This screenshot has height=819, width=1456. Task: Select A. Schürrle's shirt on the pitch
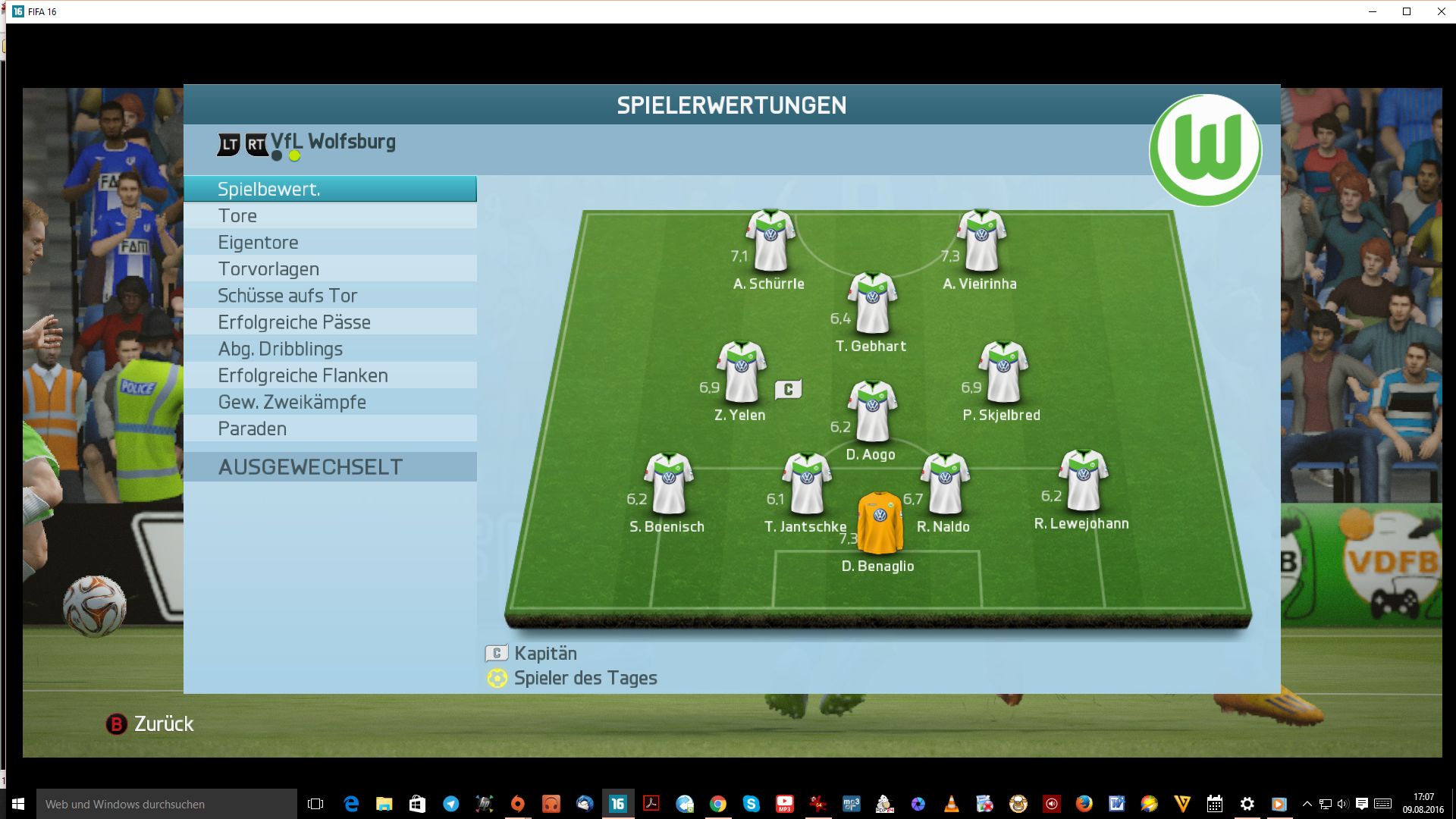(x=770, y=241)
